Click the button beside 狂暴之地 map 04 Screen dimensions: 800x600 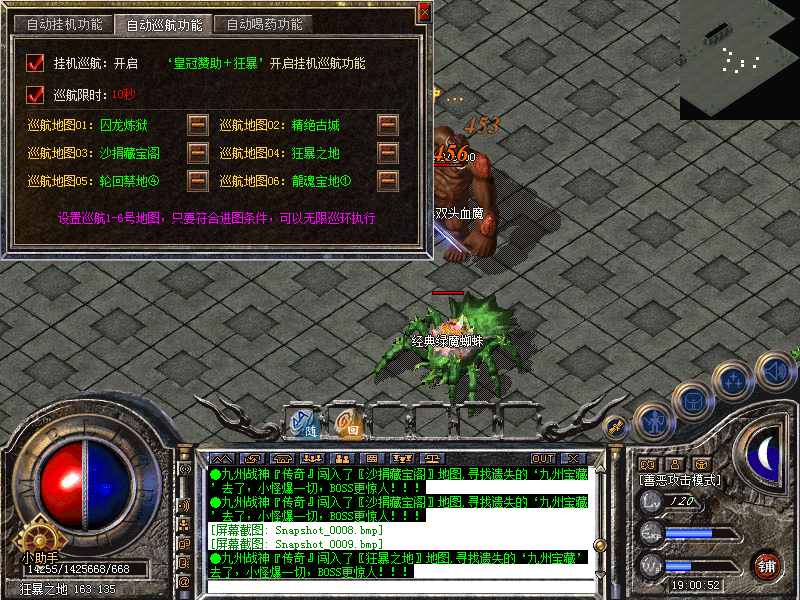point(387,153)
